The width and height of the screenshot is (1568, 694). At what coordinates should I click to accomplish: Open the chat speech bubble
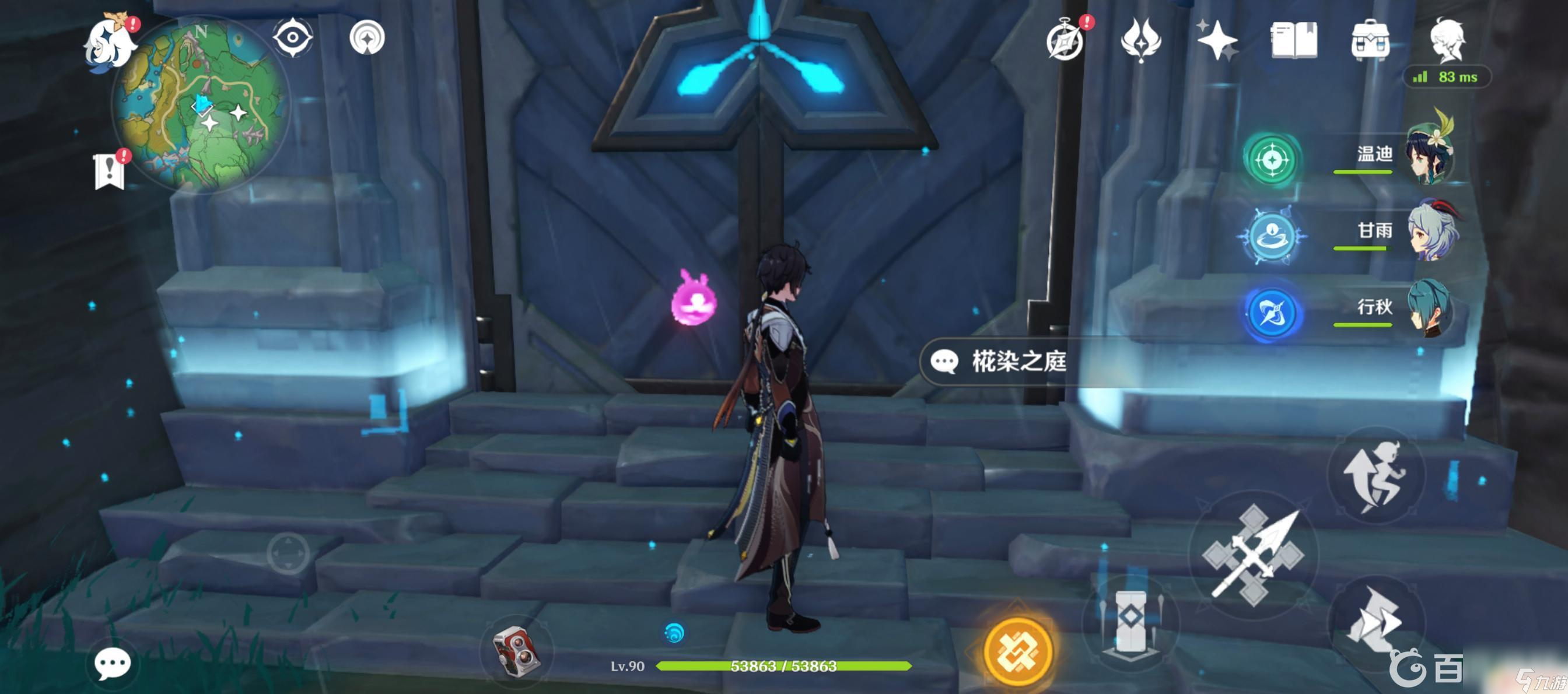[x=113, y=663]
